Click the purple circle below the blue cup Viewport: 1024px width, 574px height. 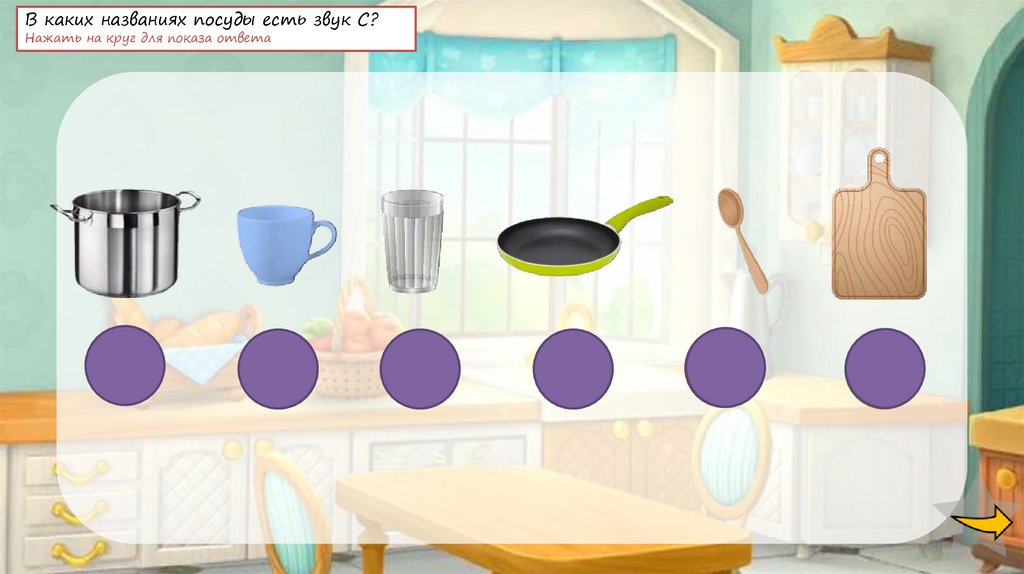[278, 368]
